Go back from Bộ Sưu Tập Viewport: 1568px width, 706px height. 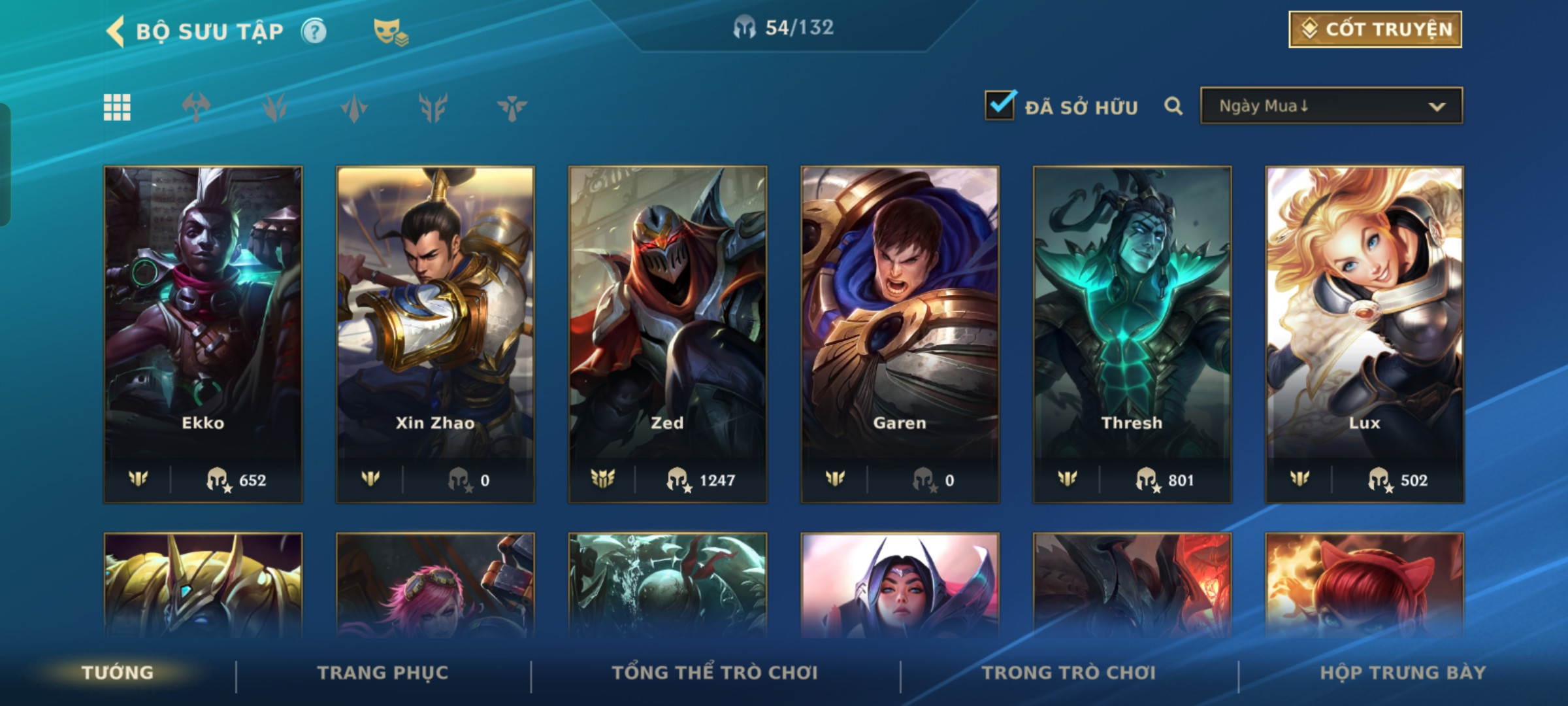[116, 31]
